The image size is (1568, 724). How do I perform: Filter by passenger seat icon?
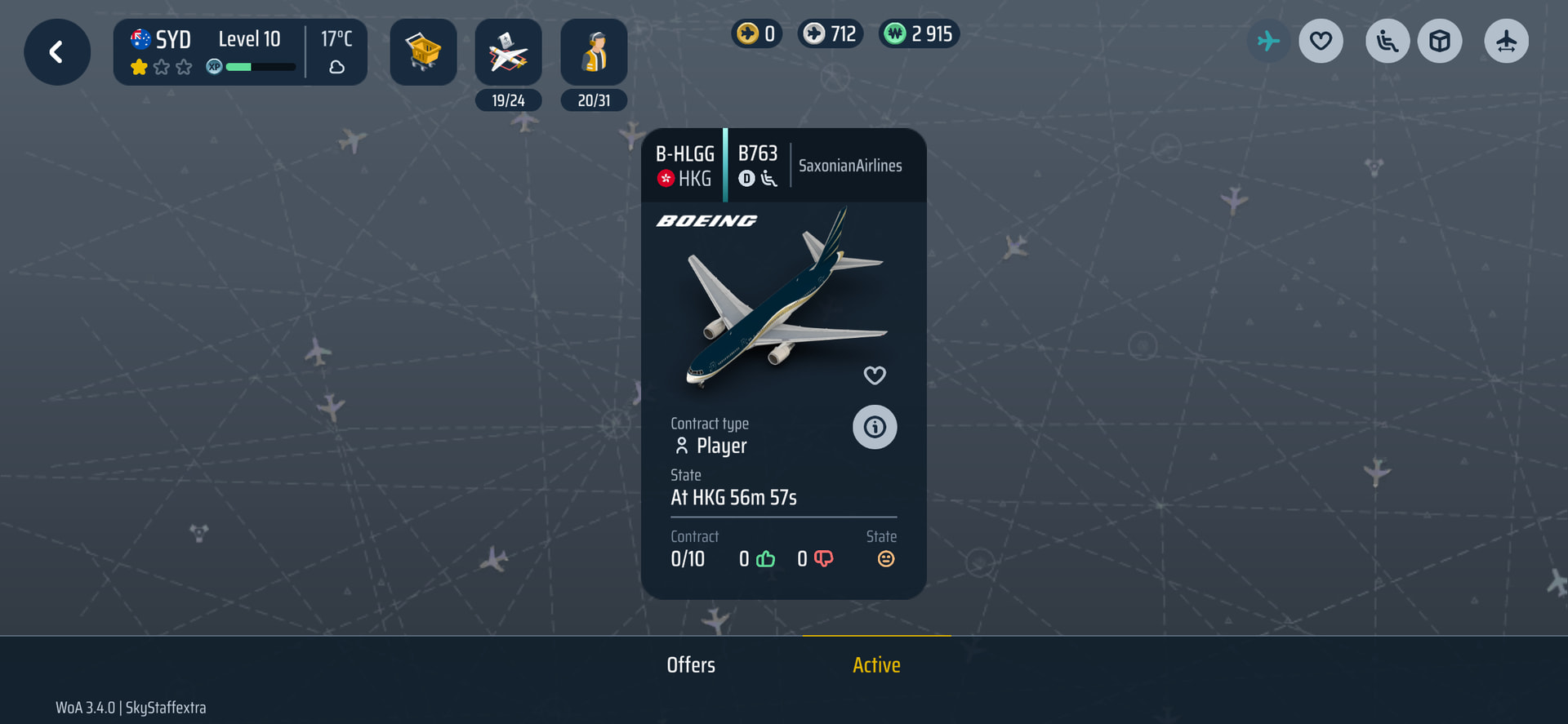pyautogui.click(x=1388, y=41)
